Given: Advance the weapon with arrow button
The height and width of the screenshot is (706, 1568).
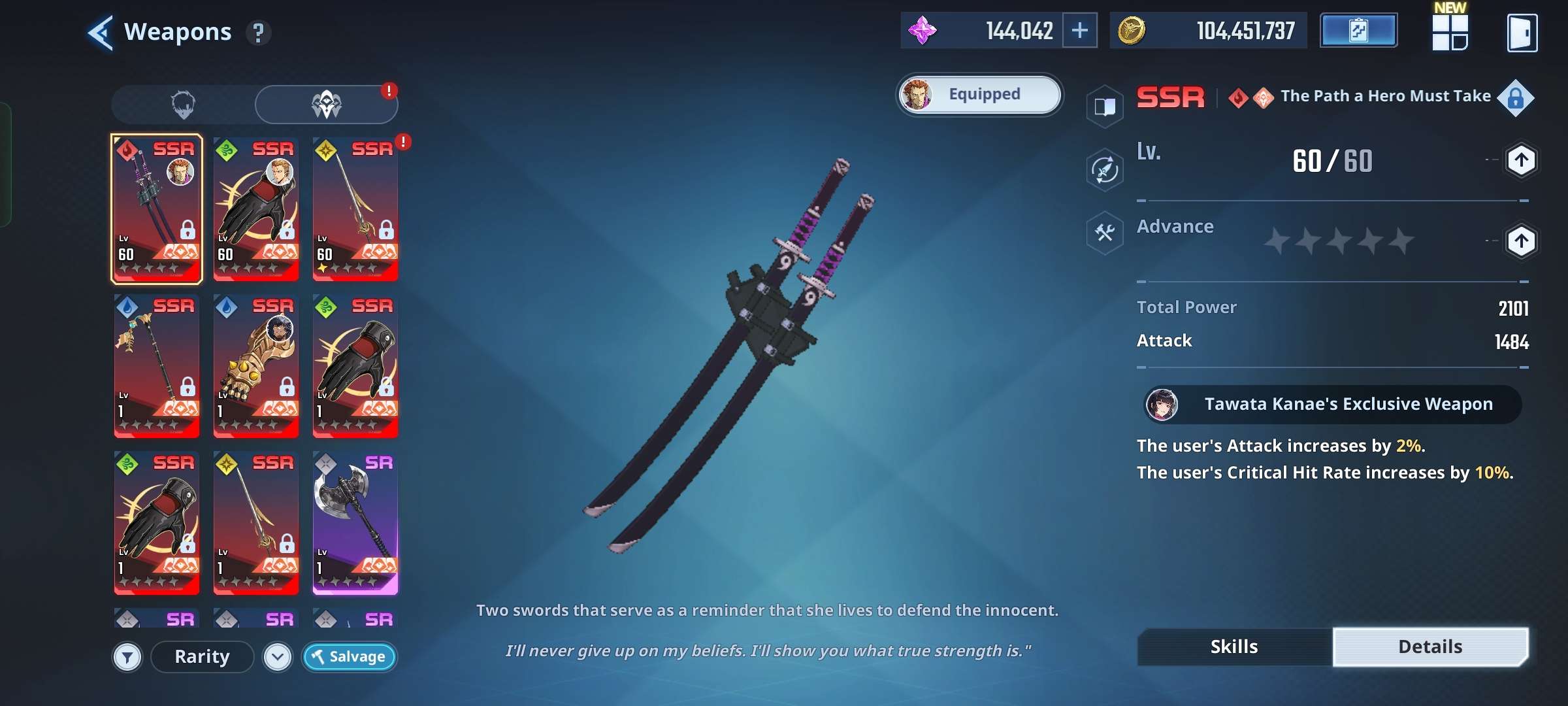Looking at the screenshot, I should (1521, 241).
